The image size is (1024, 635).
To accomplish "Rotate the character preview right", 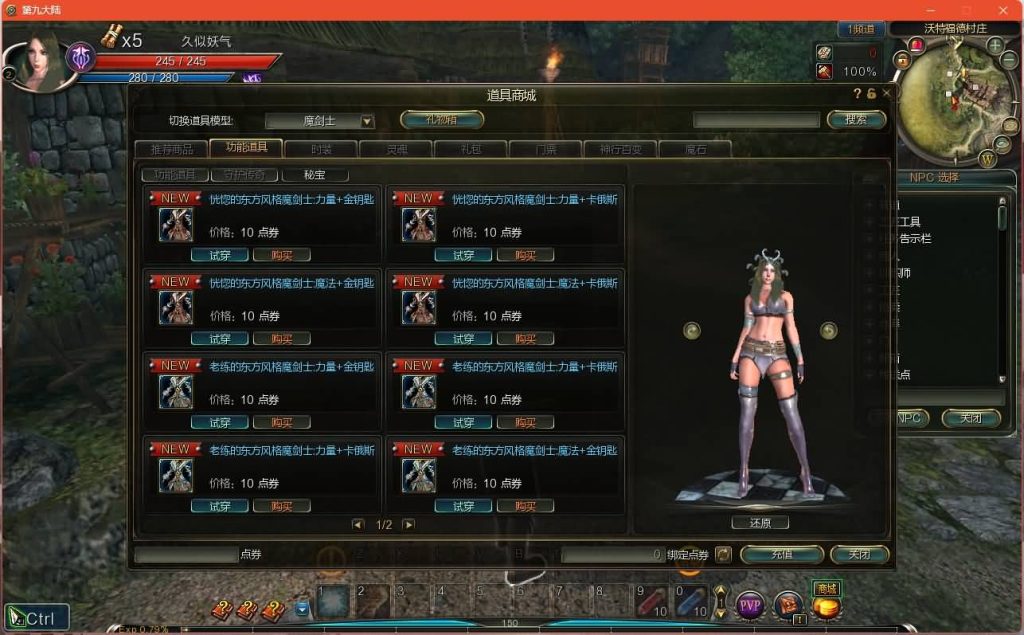I will click(x=828, y=330).
